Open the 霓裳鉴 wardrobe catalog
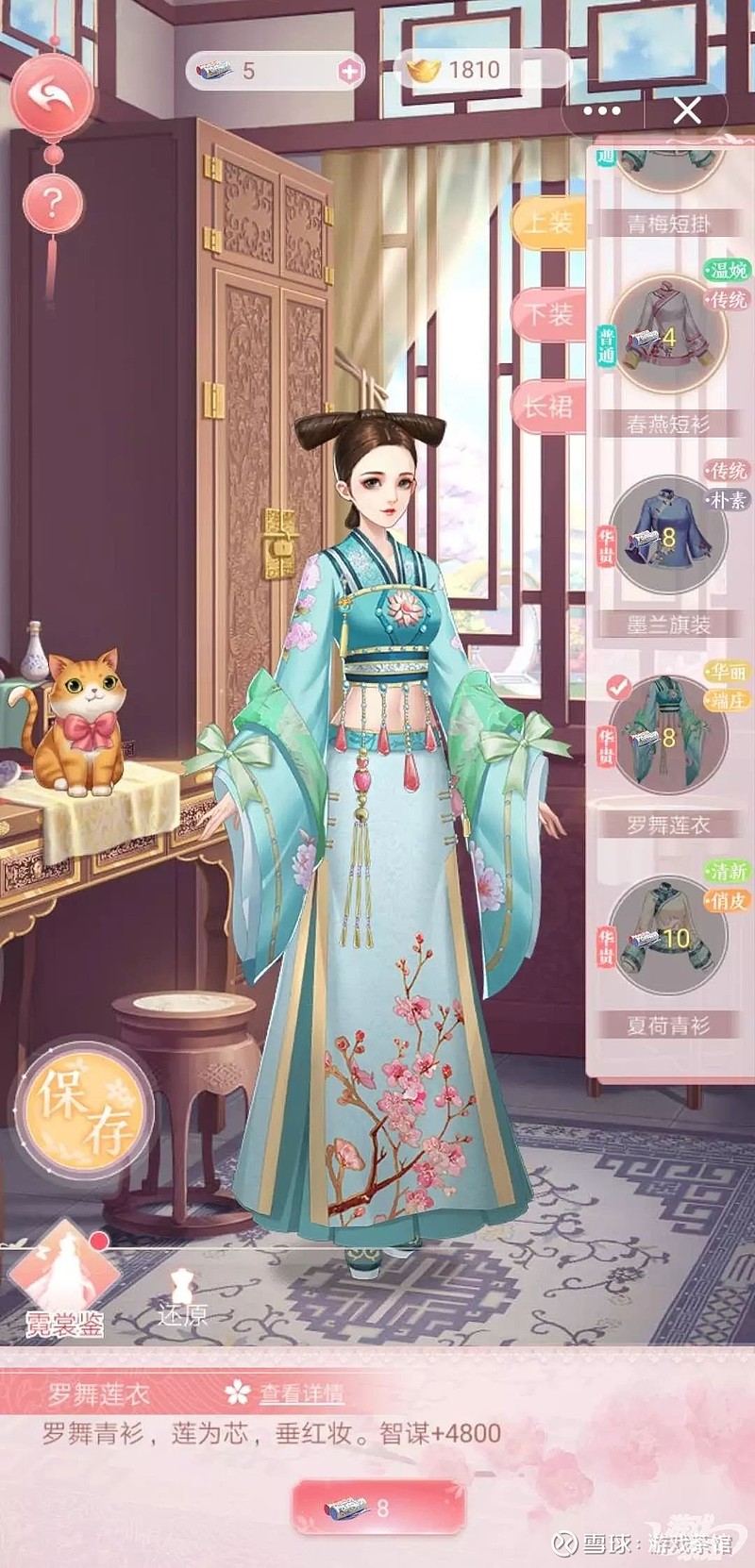The height and width of the screenshot is (1568, 755). [x=64, y=1277]
